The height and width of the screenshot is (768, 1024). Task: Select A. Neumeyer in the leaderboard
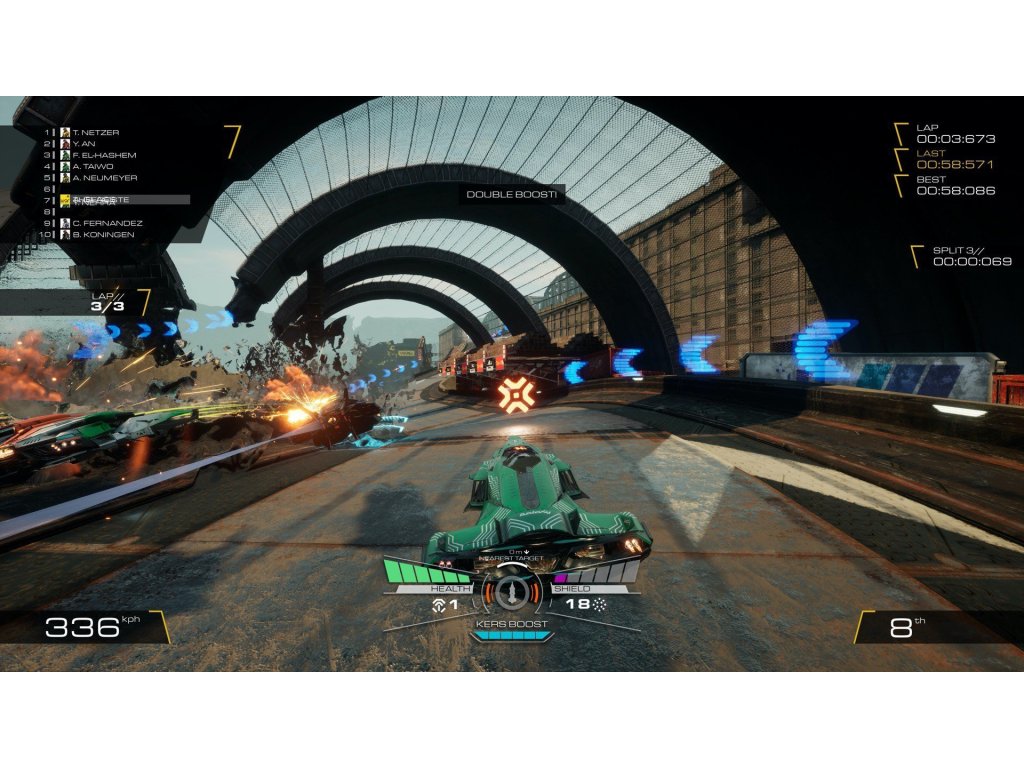[100, 177]
